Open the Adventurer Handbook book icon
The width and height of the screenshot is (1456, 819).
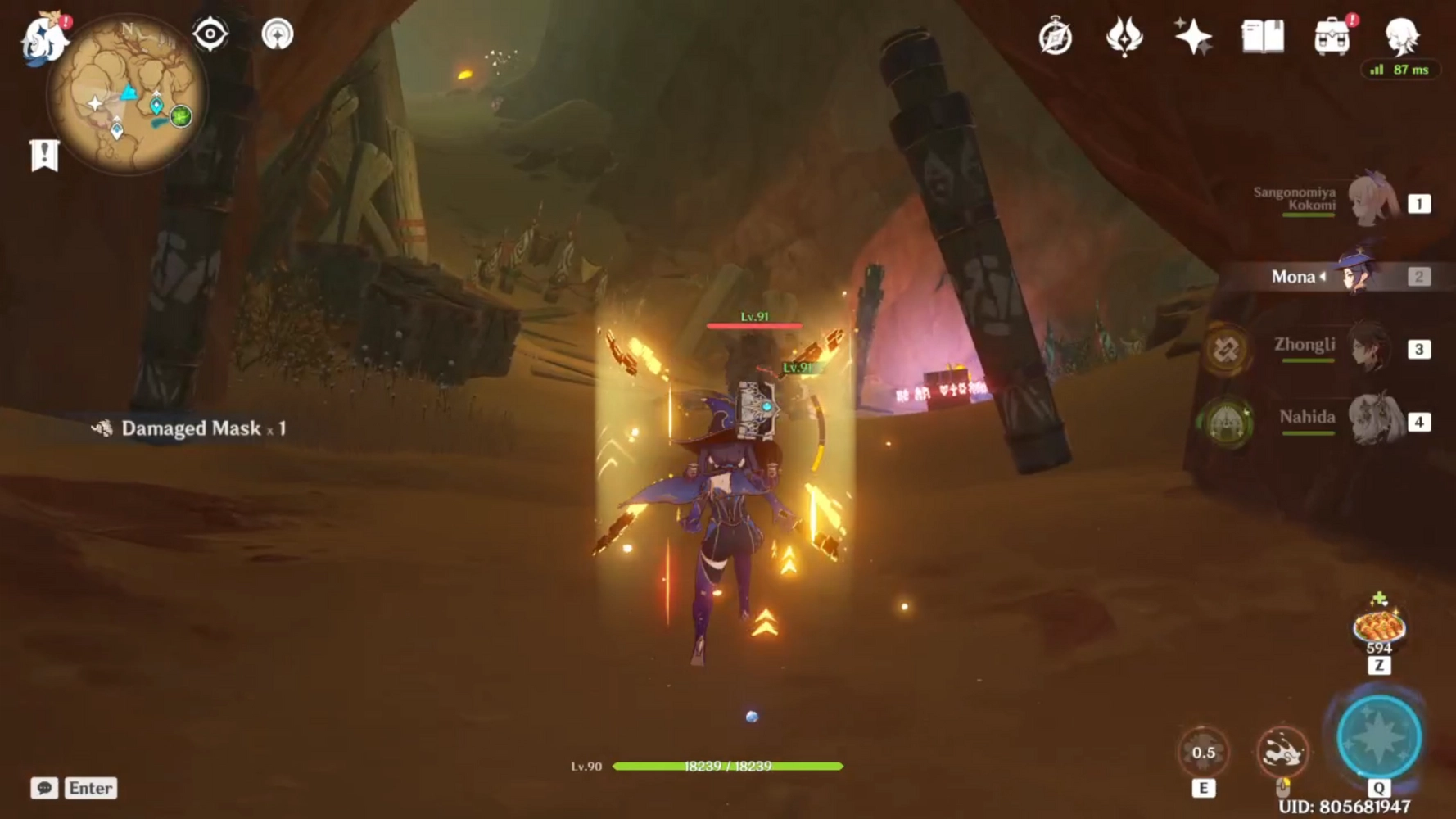tap(1261, 35)
